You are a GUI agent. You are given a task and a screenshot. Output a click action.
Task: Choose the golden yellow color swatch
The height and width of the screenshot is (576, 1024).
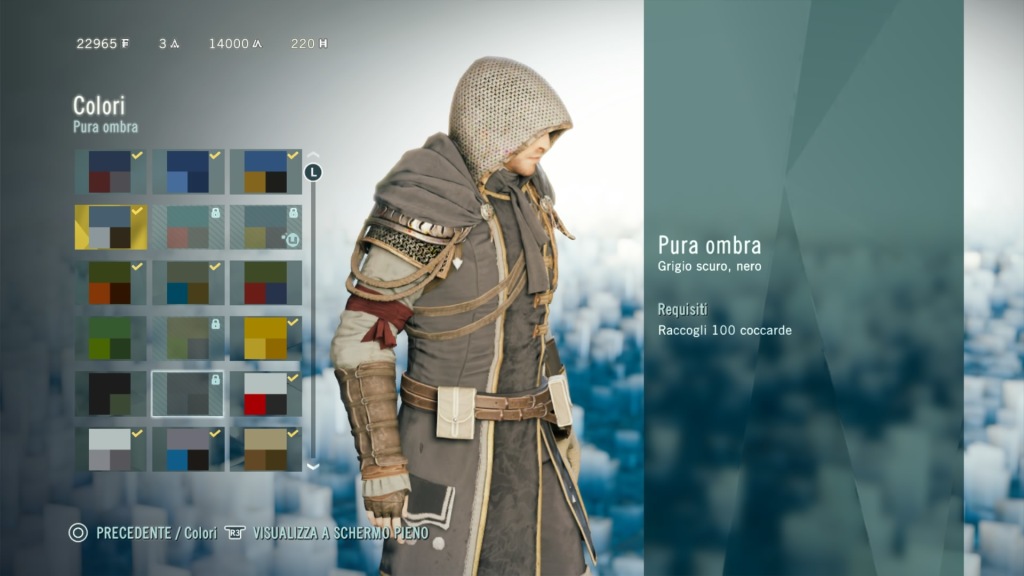(266, 338)
